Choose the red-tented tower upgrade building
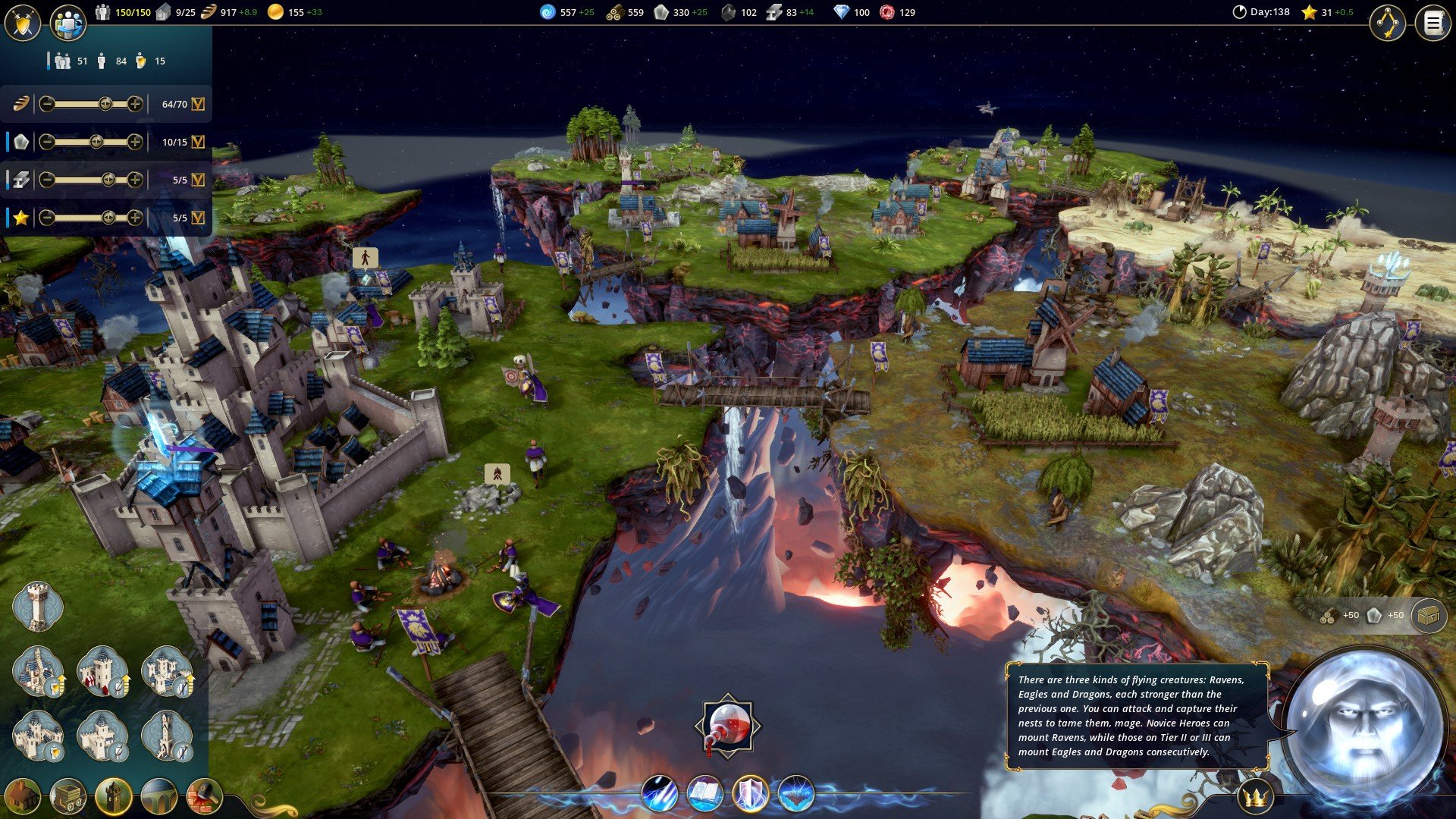Viewport: 1456px width, 819px height. pos(102,671)
